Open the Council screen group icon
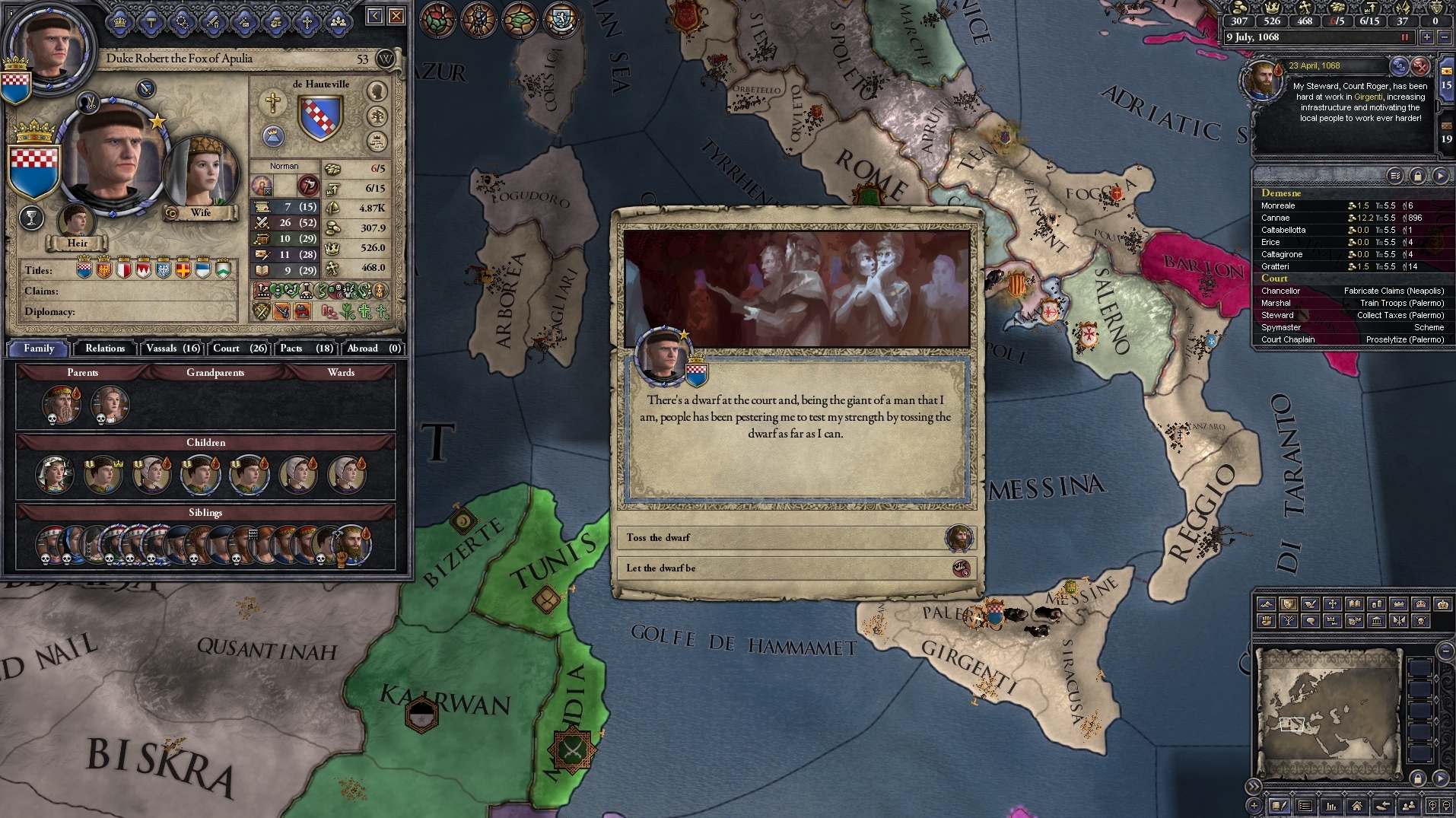This screenshot has width=1456, height=818. 338,21
